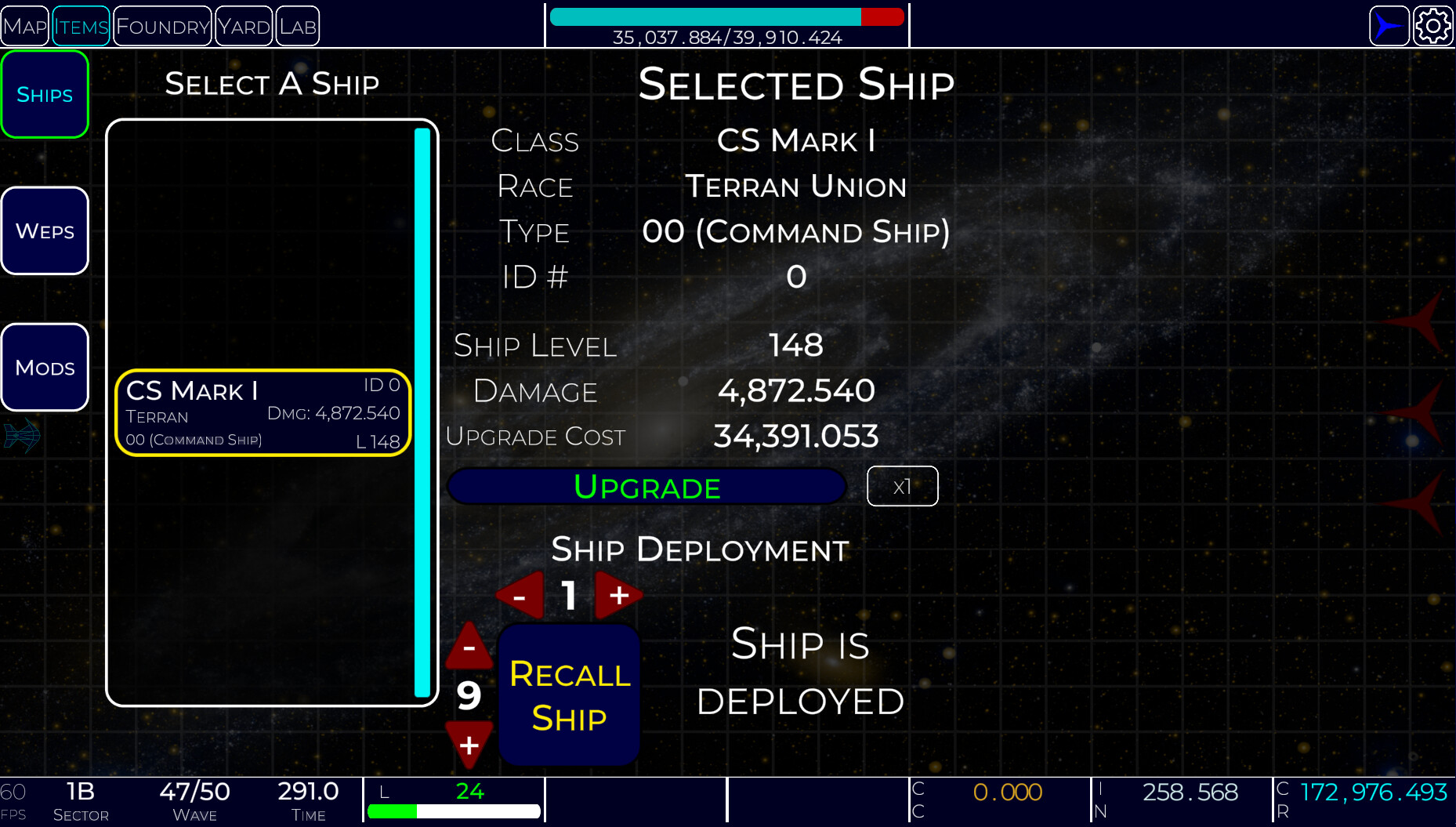Open the Weps panel

point(44,230)
